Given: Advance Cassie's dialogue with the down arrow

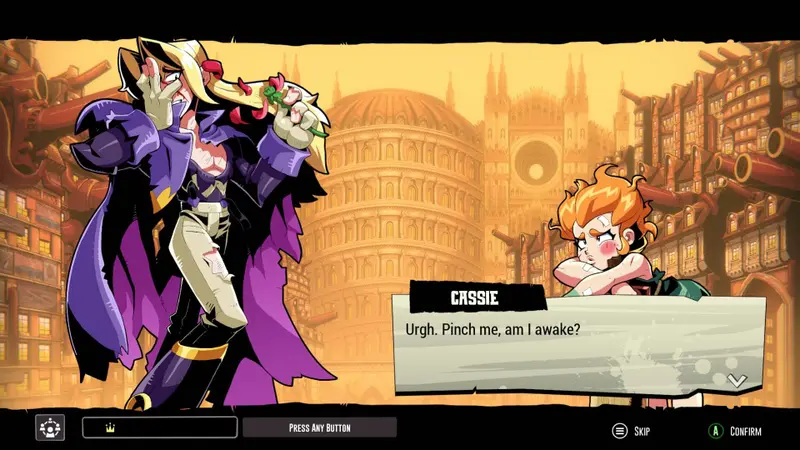Looking at the screenshot, I should tap(737, 380).
